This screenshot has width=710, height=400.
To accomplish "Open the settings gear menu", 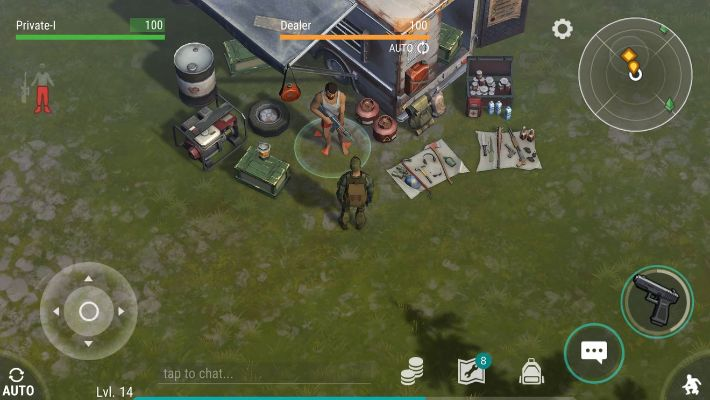I will pyautogui.click(x=562, y=29).
